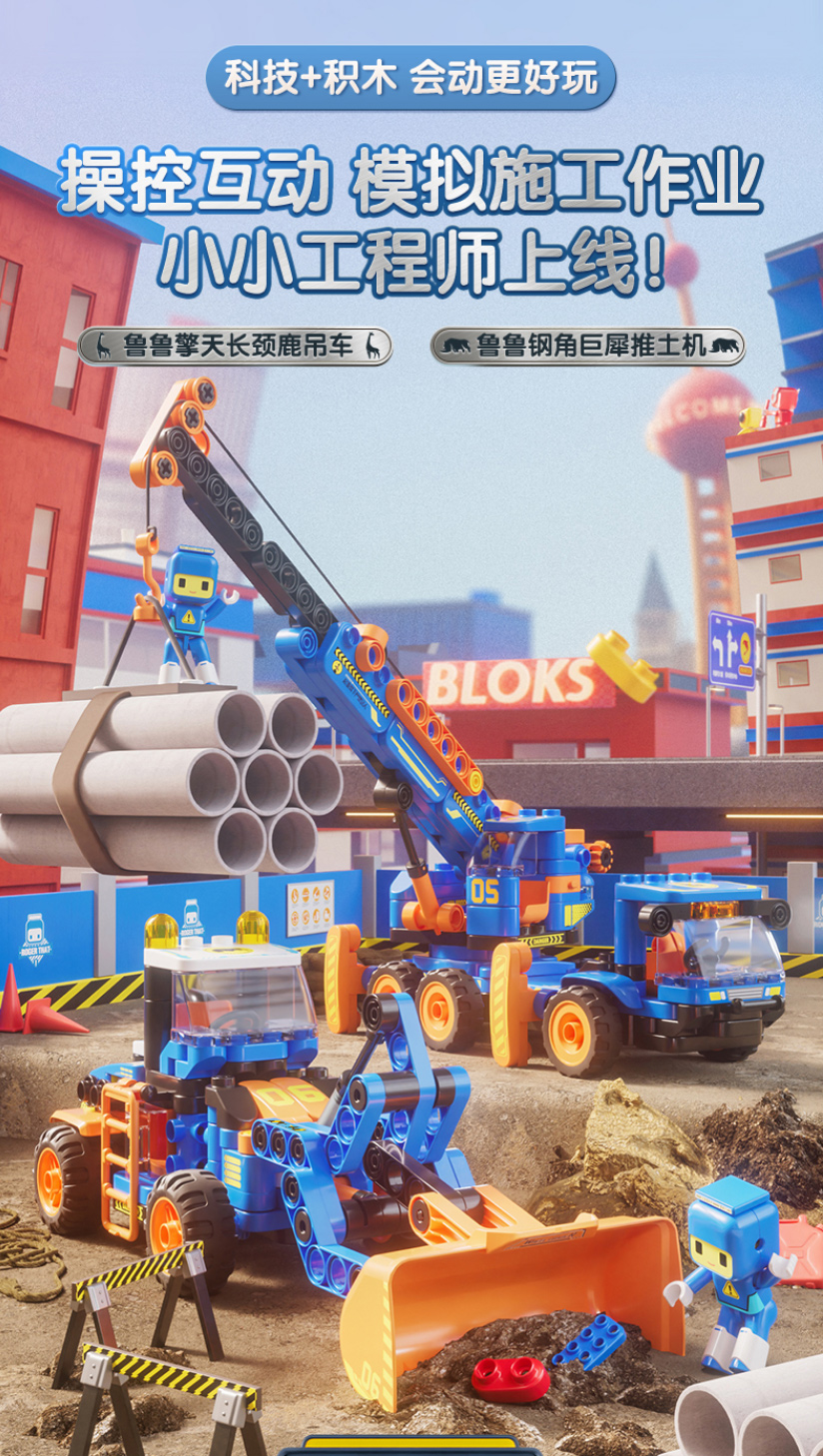Choose the 鲁鲁钢角巨犀推土机 label
This screenshot has width=823, height=1456.
tap(587, 347)
